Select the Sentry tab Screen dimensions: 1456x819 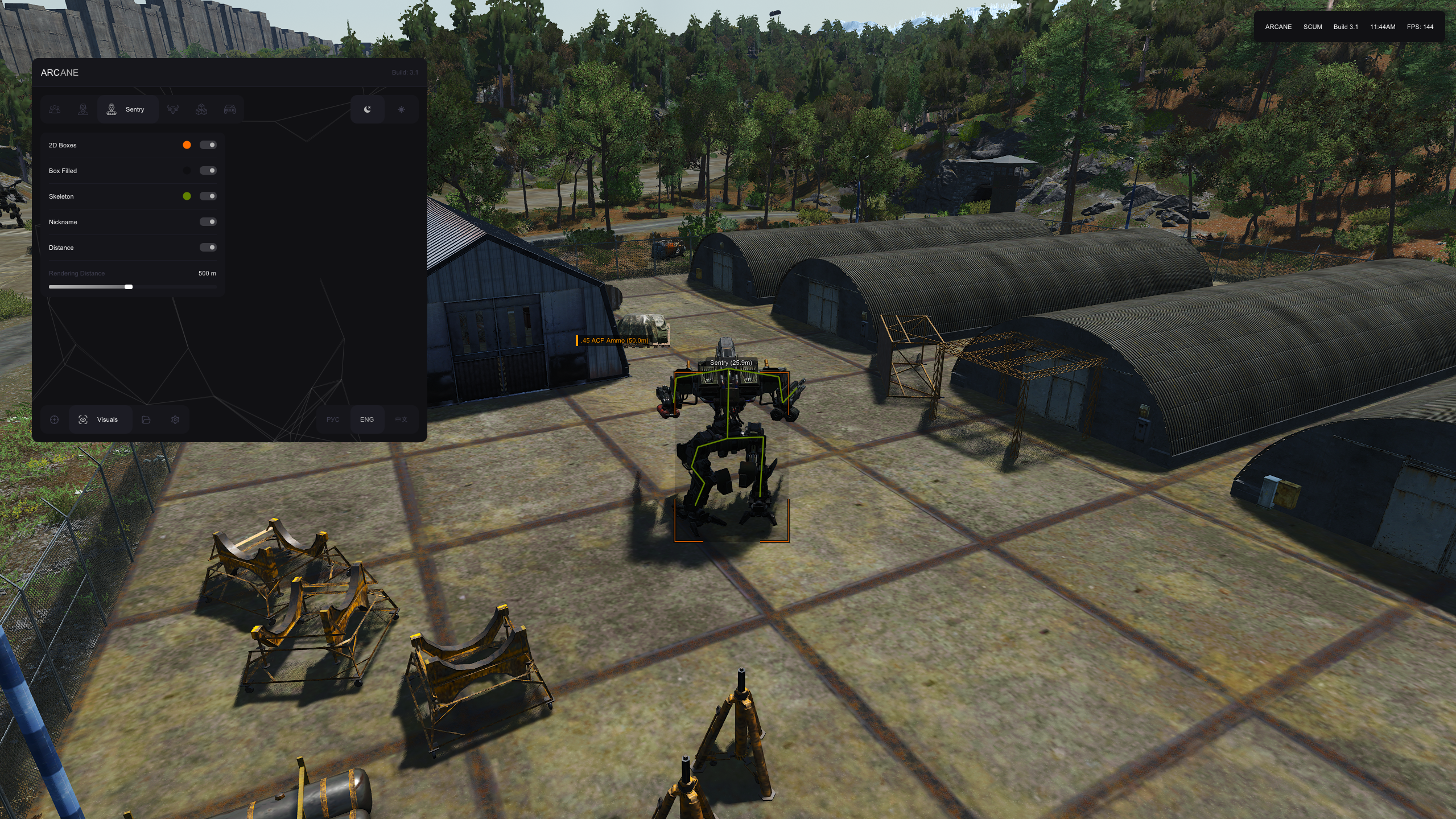pos(127,109)
